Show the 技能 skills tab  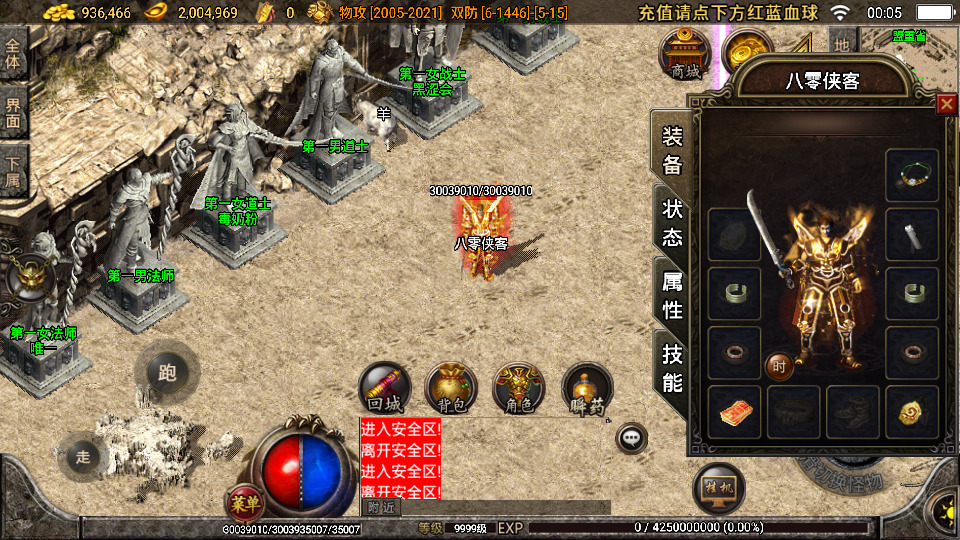pyautogui.click(x=671, y=367)
